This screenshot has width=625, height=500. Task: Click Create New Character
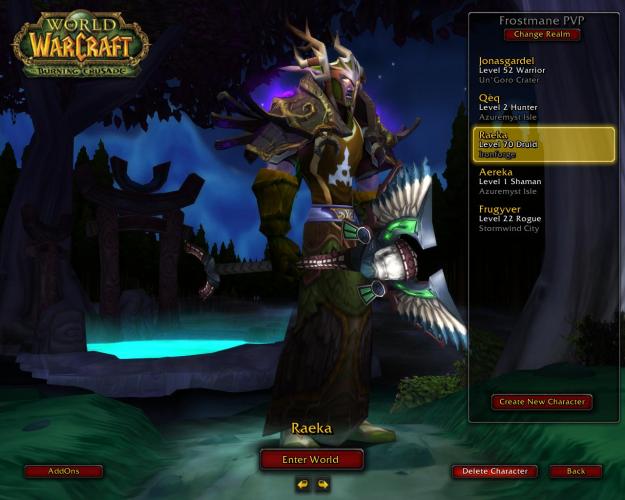[541, 402]
